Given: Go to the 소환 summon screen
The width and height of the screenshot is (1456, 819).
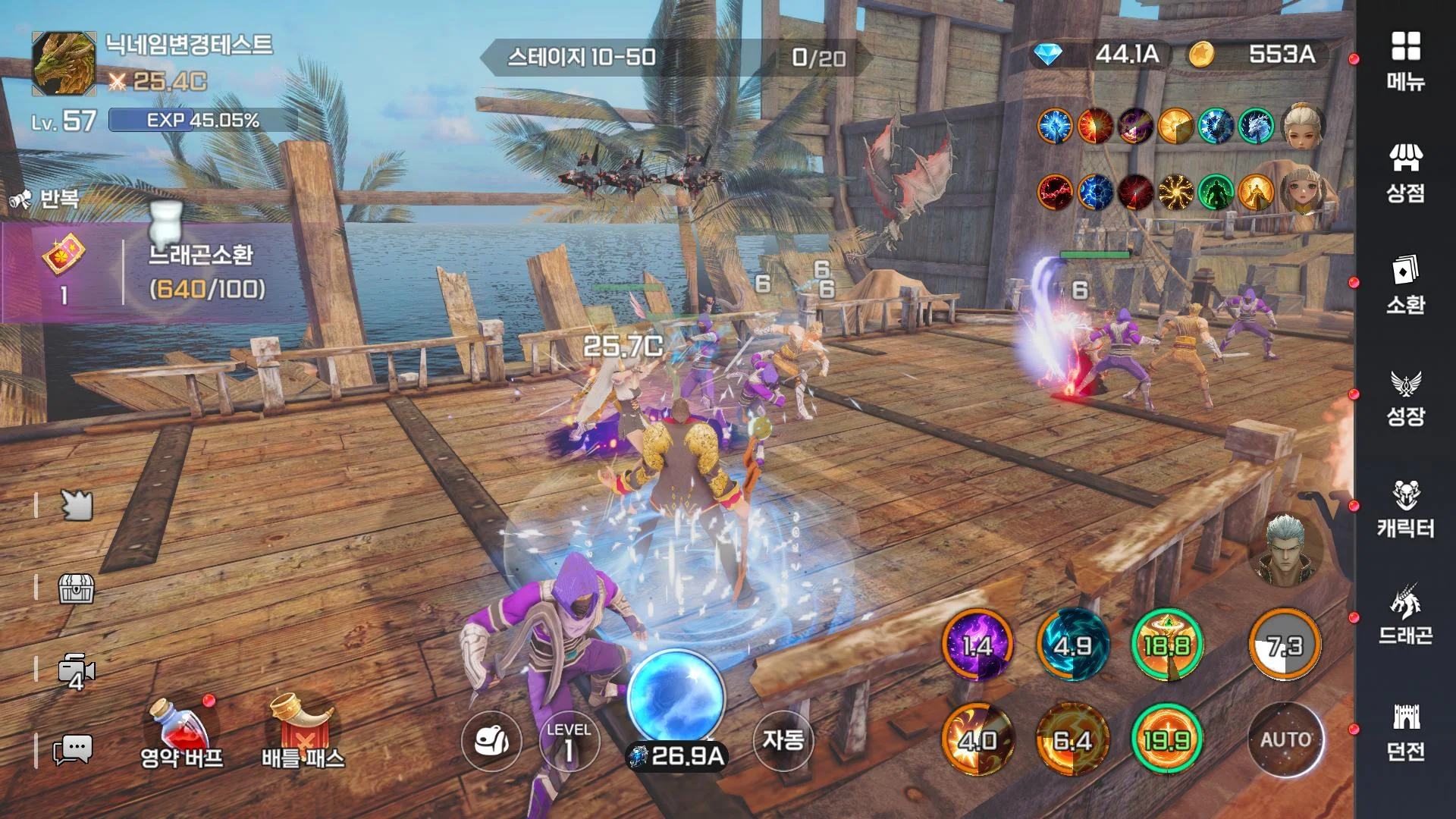Looking at the screenshot, I should (1405, 284).
